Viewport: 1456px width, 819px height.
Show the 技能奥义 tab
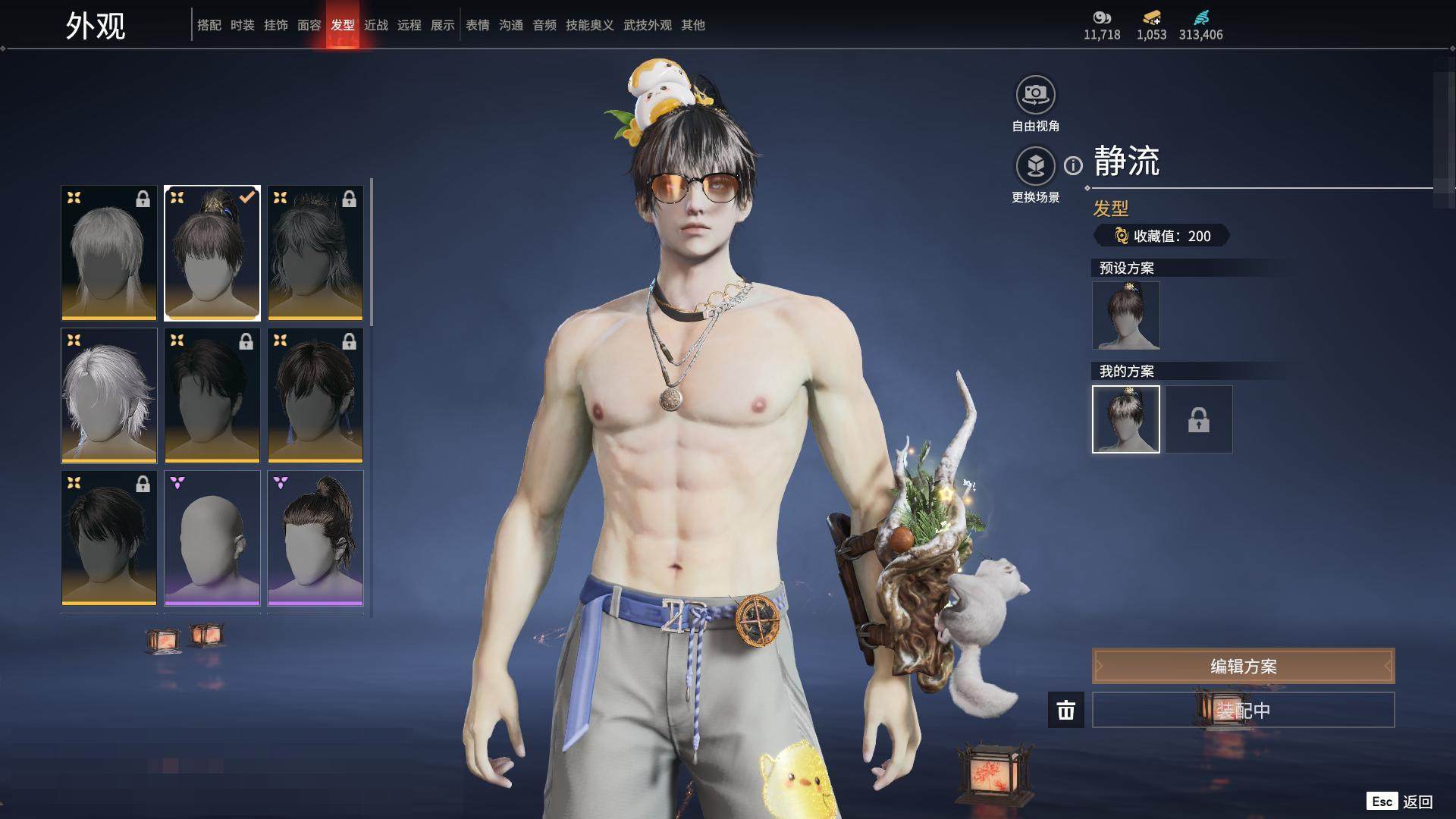click(590, 25)
